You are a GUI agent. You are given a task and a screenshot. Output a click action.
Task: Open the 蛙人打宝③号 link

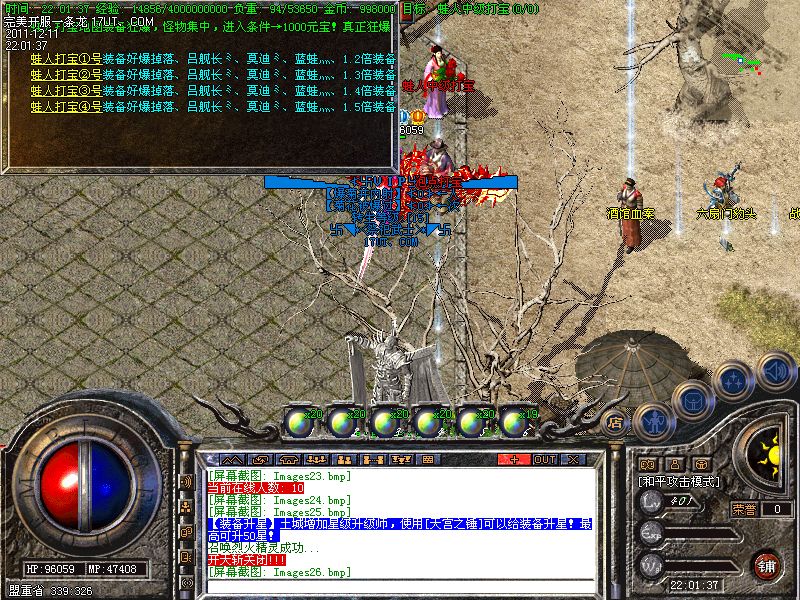66,91
